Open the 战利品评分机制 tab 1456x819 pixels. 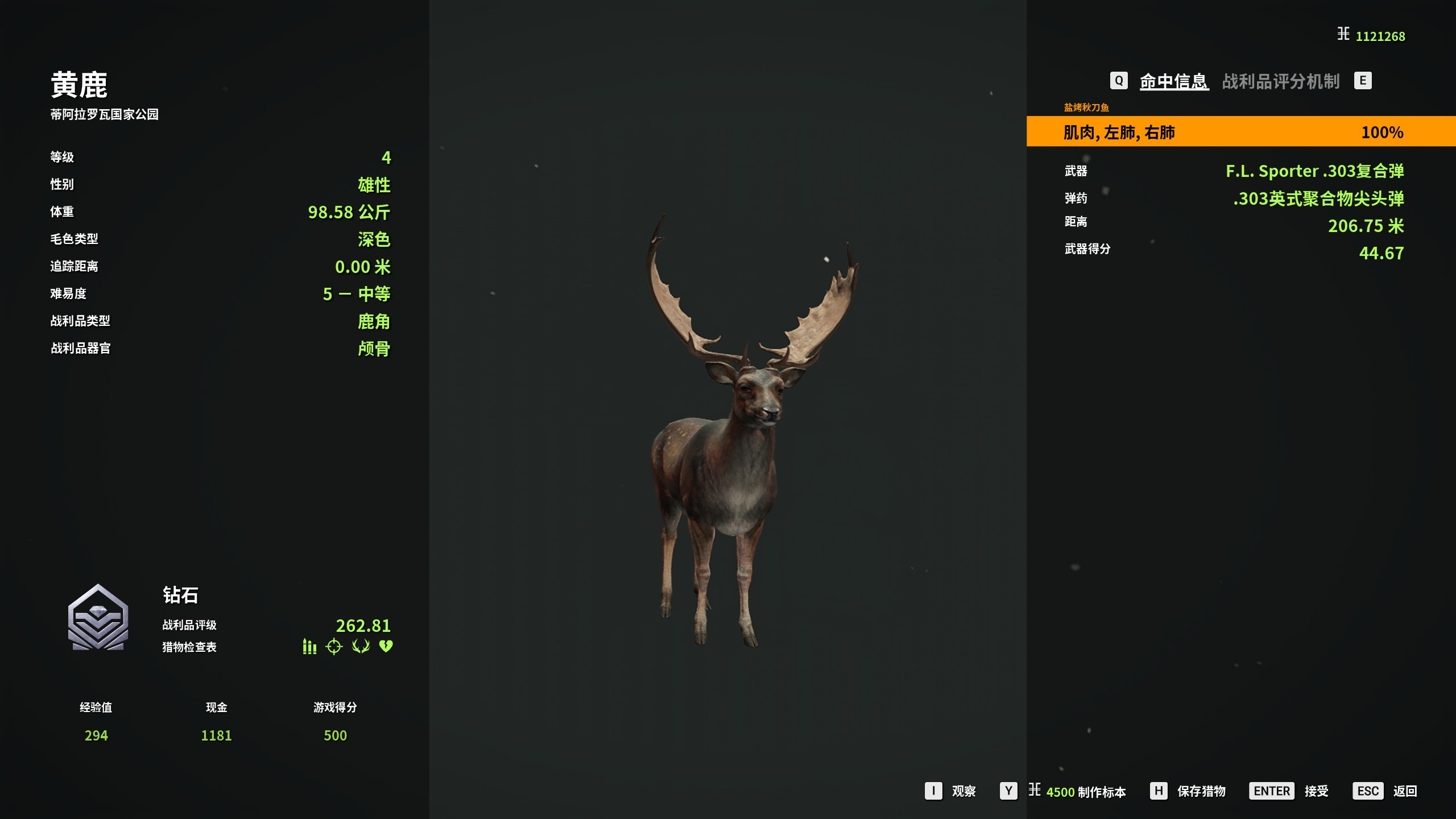[x=1281, y=81]
